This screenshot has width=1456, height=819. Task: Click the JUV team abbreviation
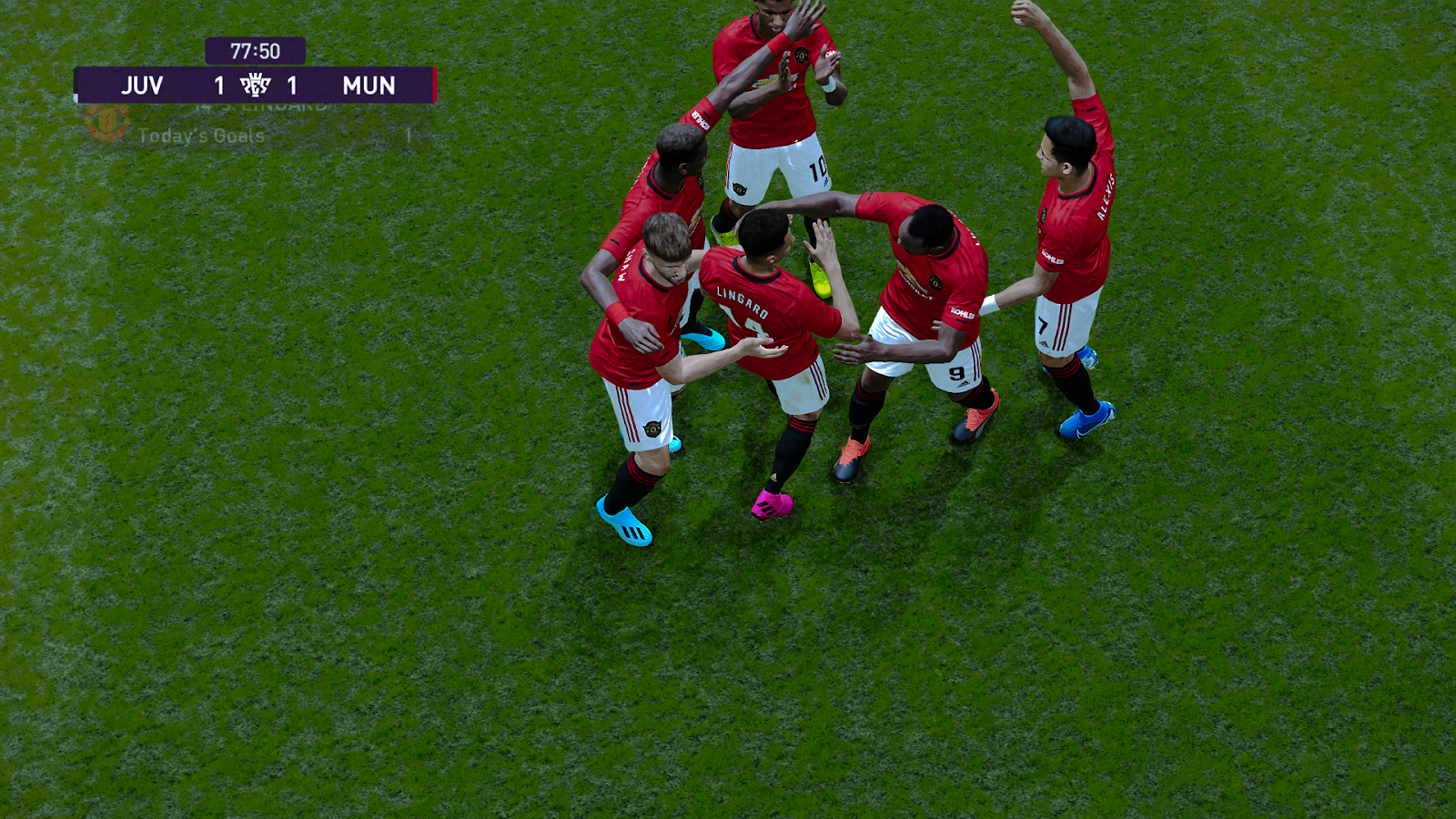pyautogui.click(x=142, y=85)
